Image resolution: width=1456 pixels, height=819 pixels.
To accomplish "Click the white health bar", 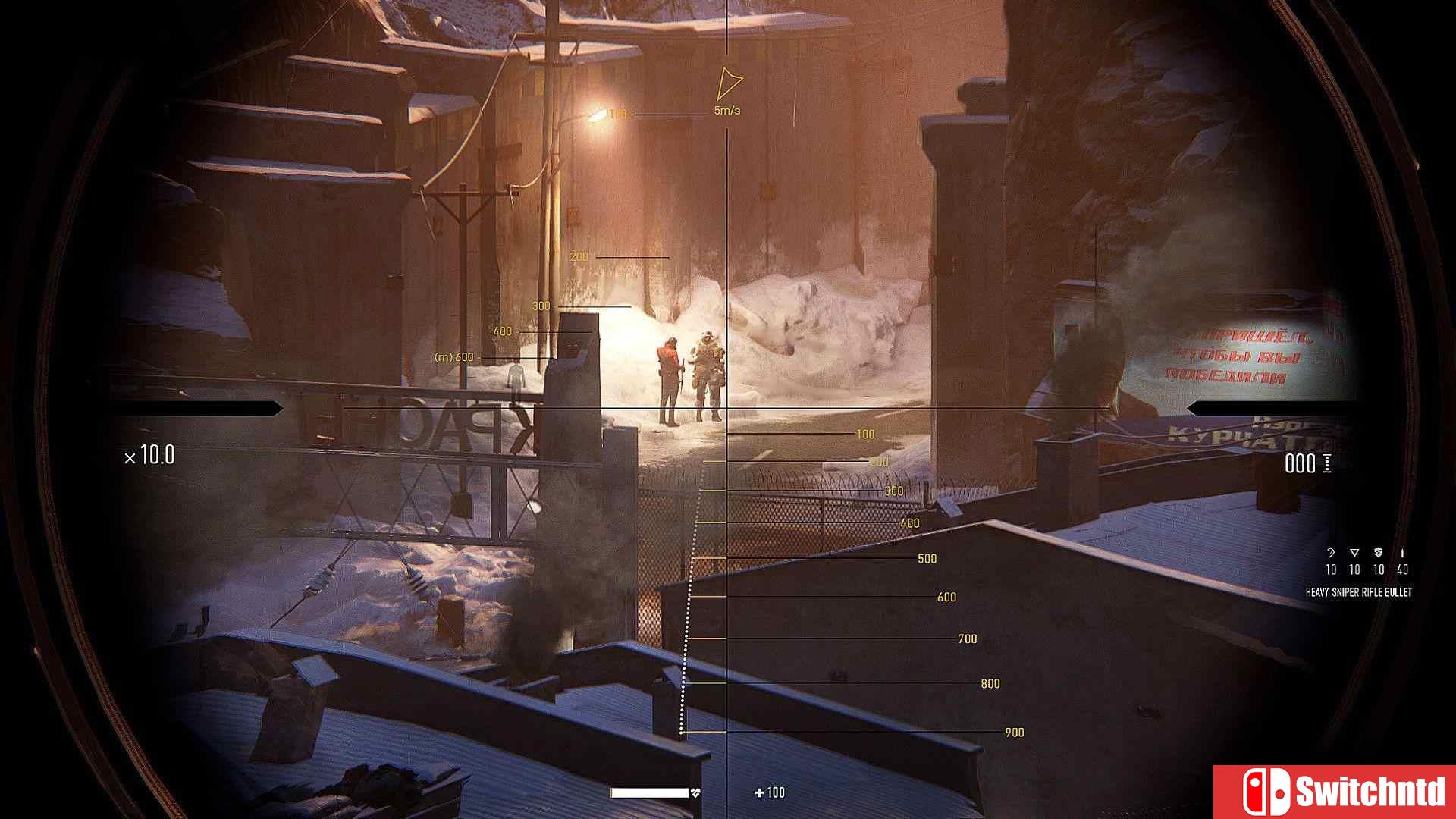I will 649,792.
